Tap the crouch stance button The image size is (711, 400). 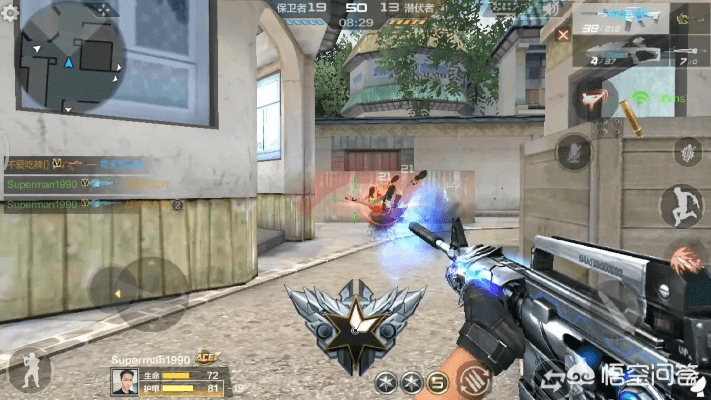click(x=29, y=367)
